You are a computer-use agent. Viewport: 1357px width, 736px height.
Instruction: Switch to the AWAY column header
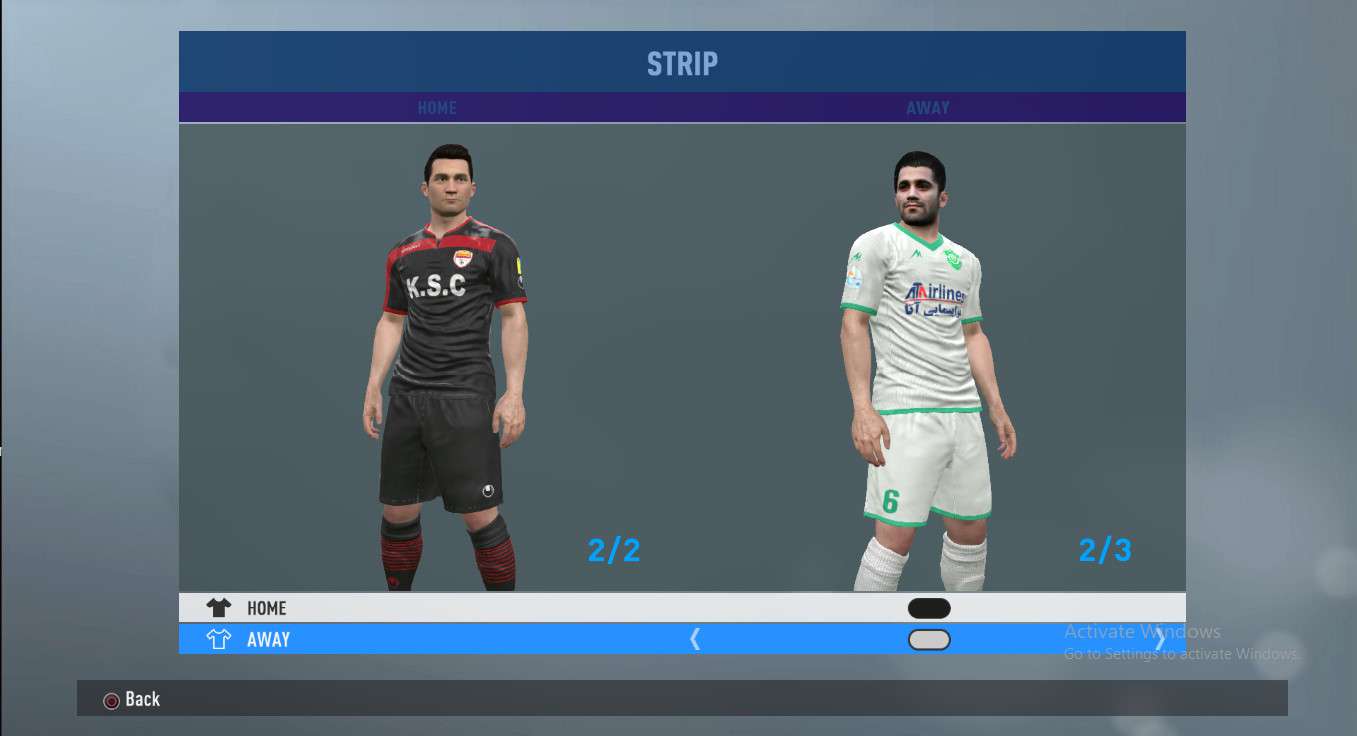tap(928, 108)
